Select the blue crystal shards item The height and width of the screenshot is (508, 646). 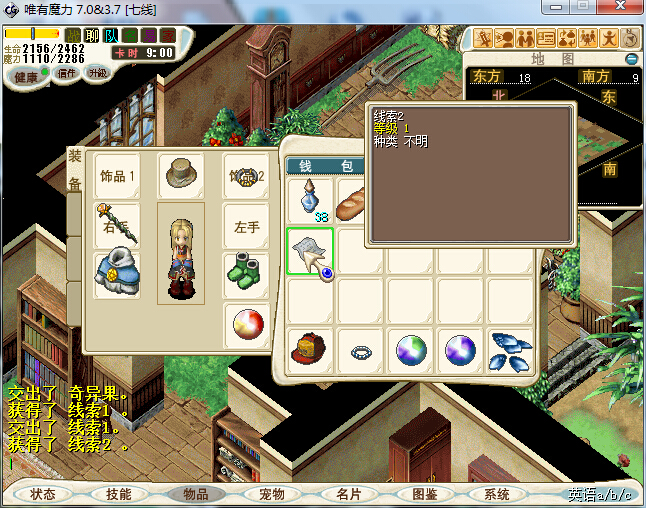511,350
